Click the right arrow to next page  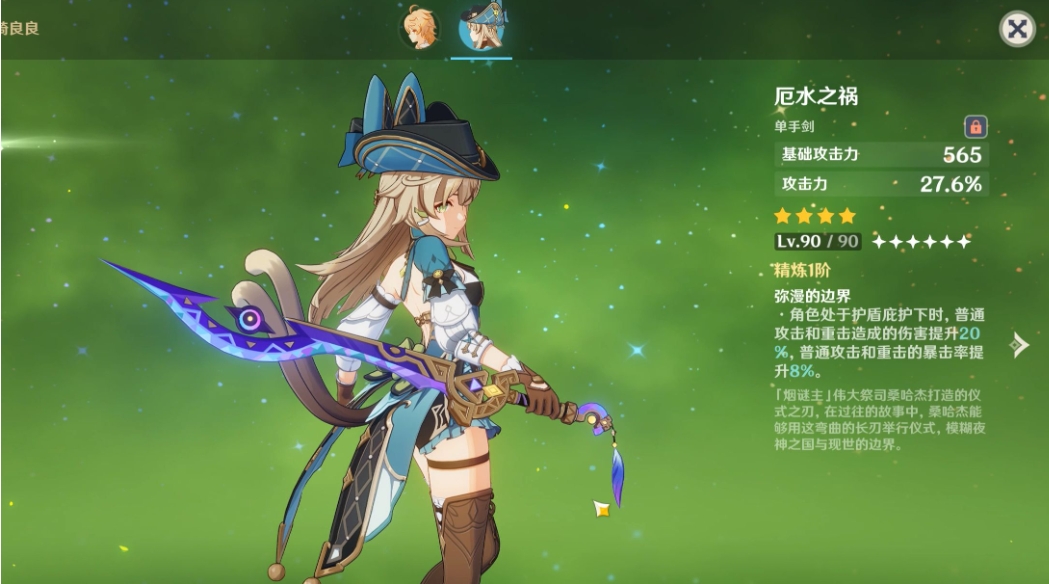(1018, 345)
